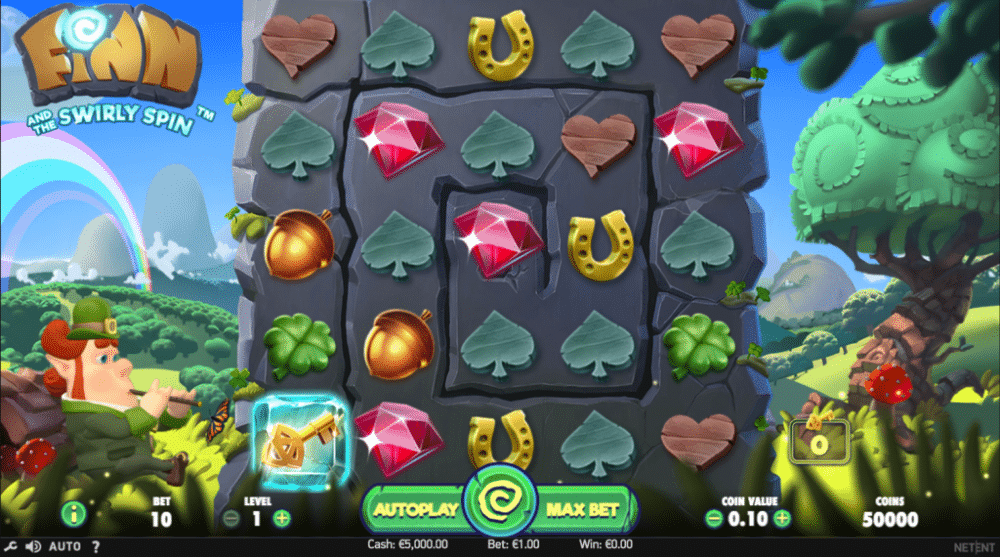Image resolution: width=1000 pixels, height=557 pixels.
Task: Increase the bet level with plus
Action: 282,518
